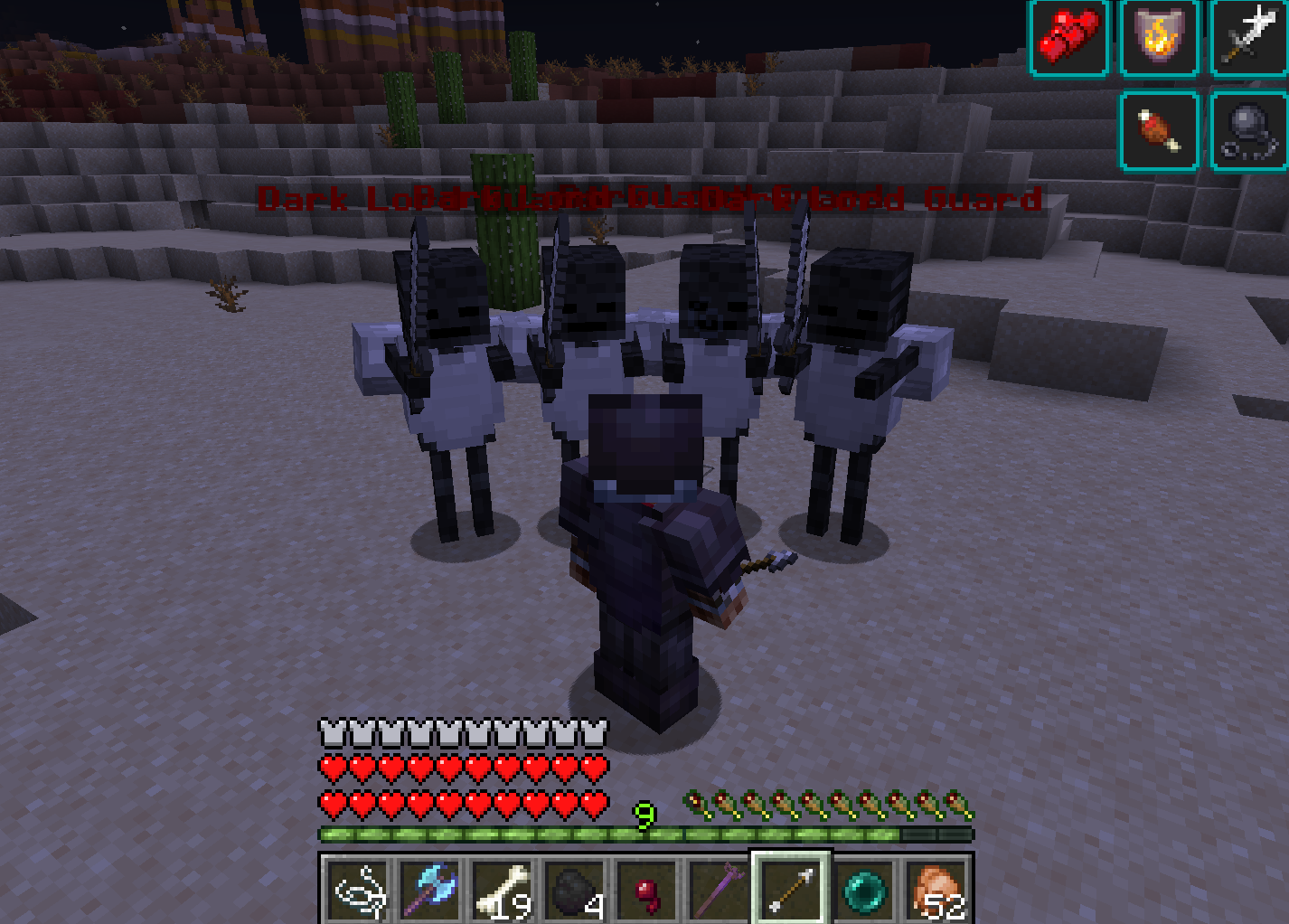Viewport: 1289px width, 924px height.
Task: Click a chestplate icon in the armor bar
Action: click(x=331, y=731)
